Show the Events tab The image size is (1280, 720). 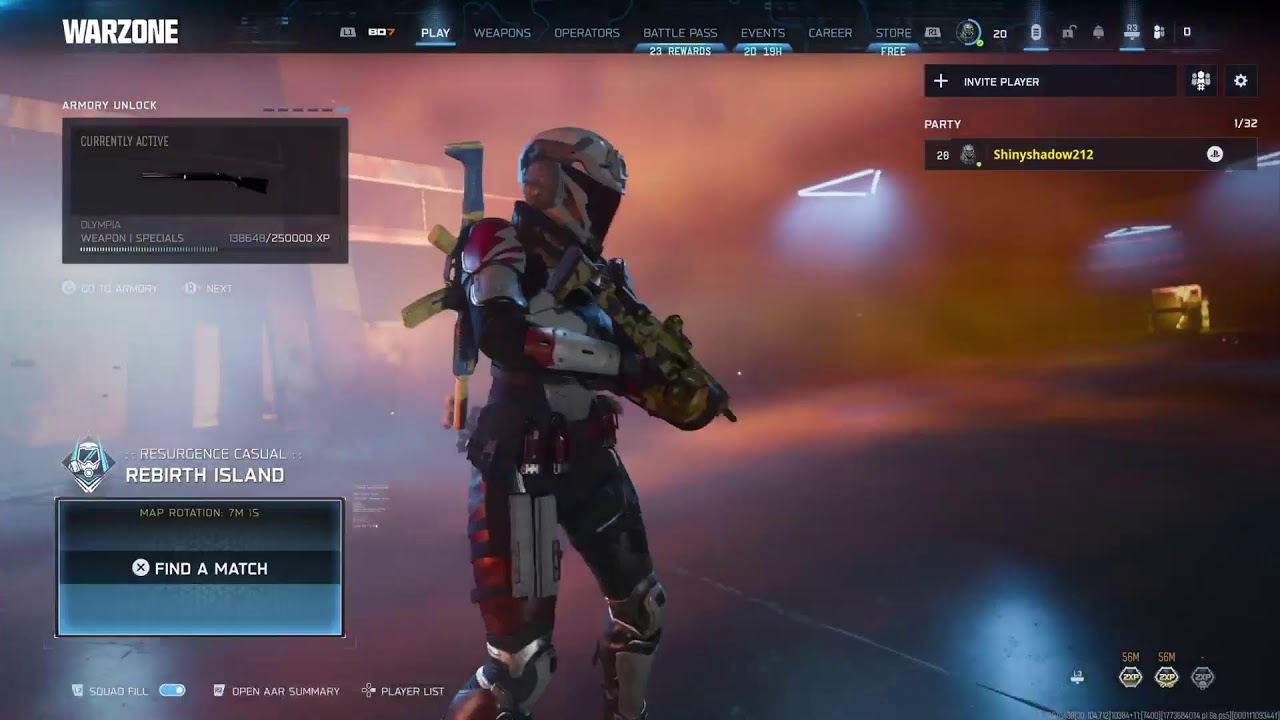click(763, 33)
